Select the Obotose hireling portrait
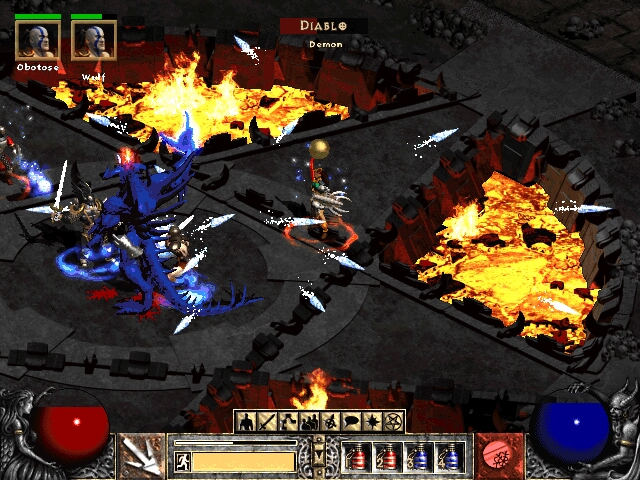Image resolution: width=640 pixels, height=480 pixels. pos(38,40)
